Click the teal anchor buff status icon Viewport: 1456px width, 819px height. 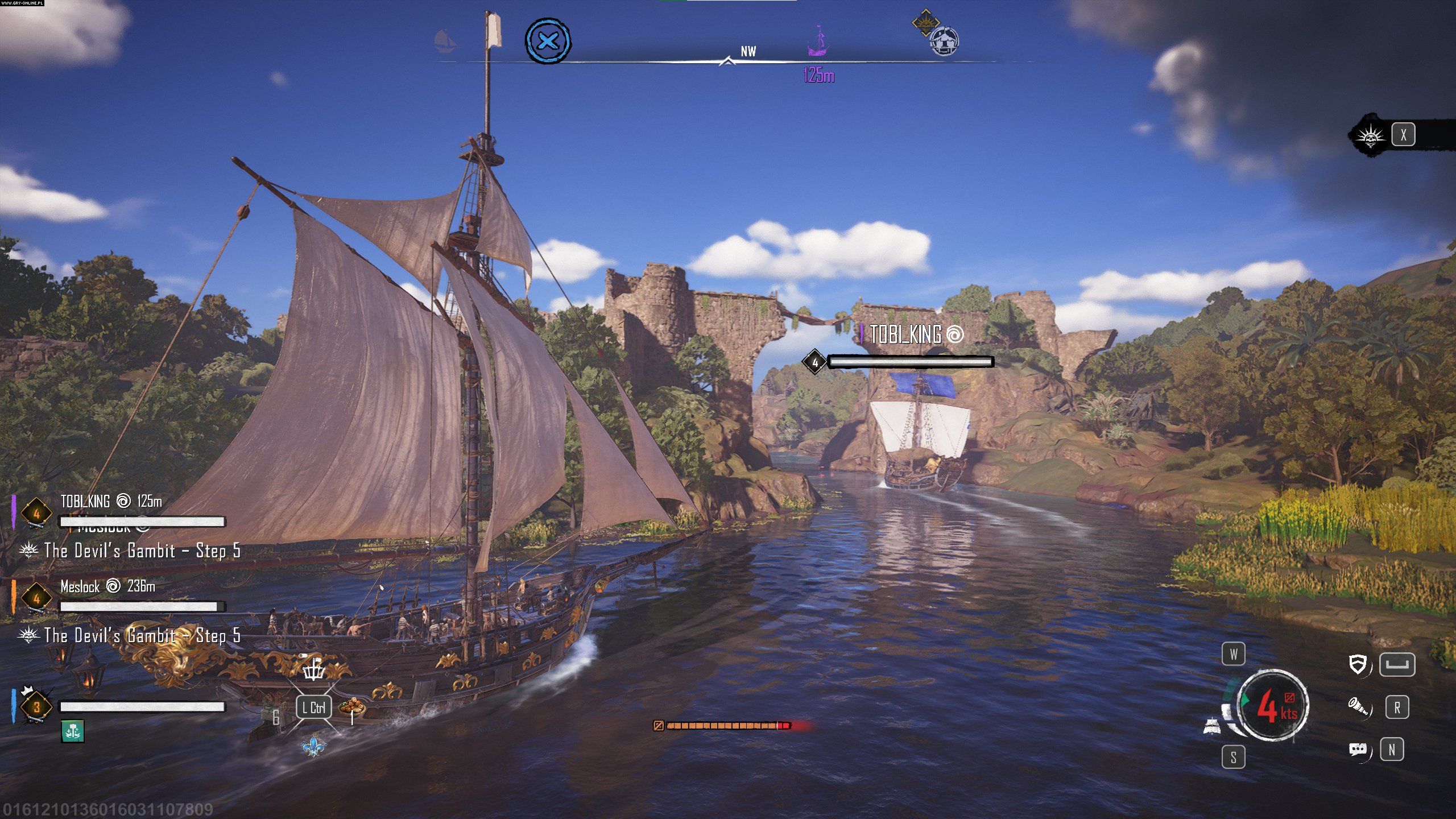pyautogui.click(x=72, y=731)
